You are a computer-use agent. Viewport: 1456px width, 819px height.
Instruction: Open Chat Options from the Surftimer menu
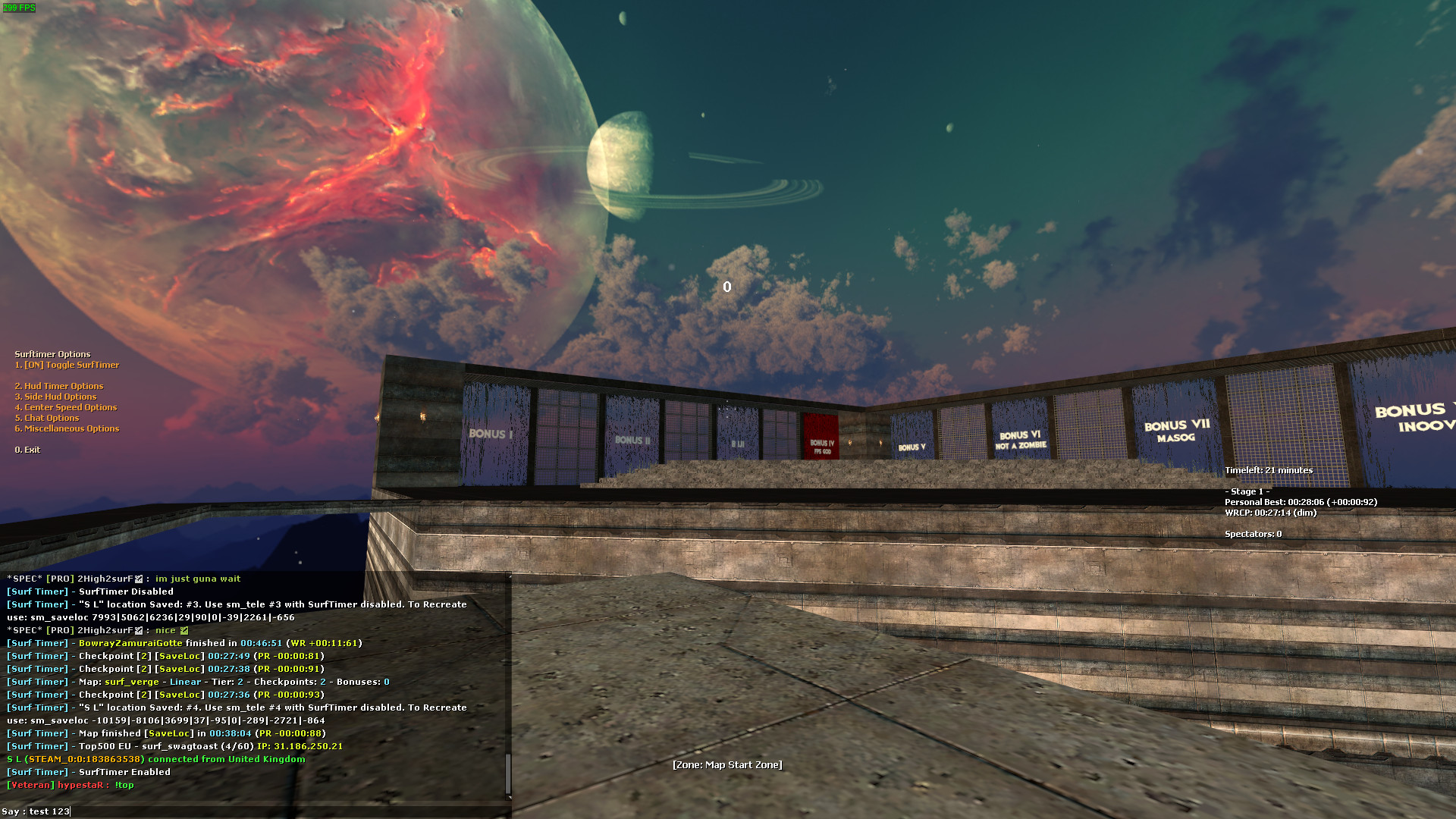[48, 418]
